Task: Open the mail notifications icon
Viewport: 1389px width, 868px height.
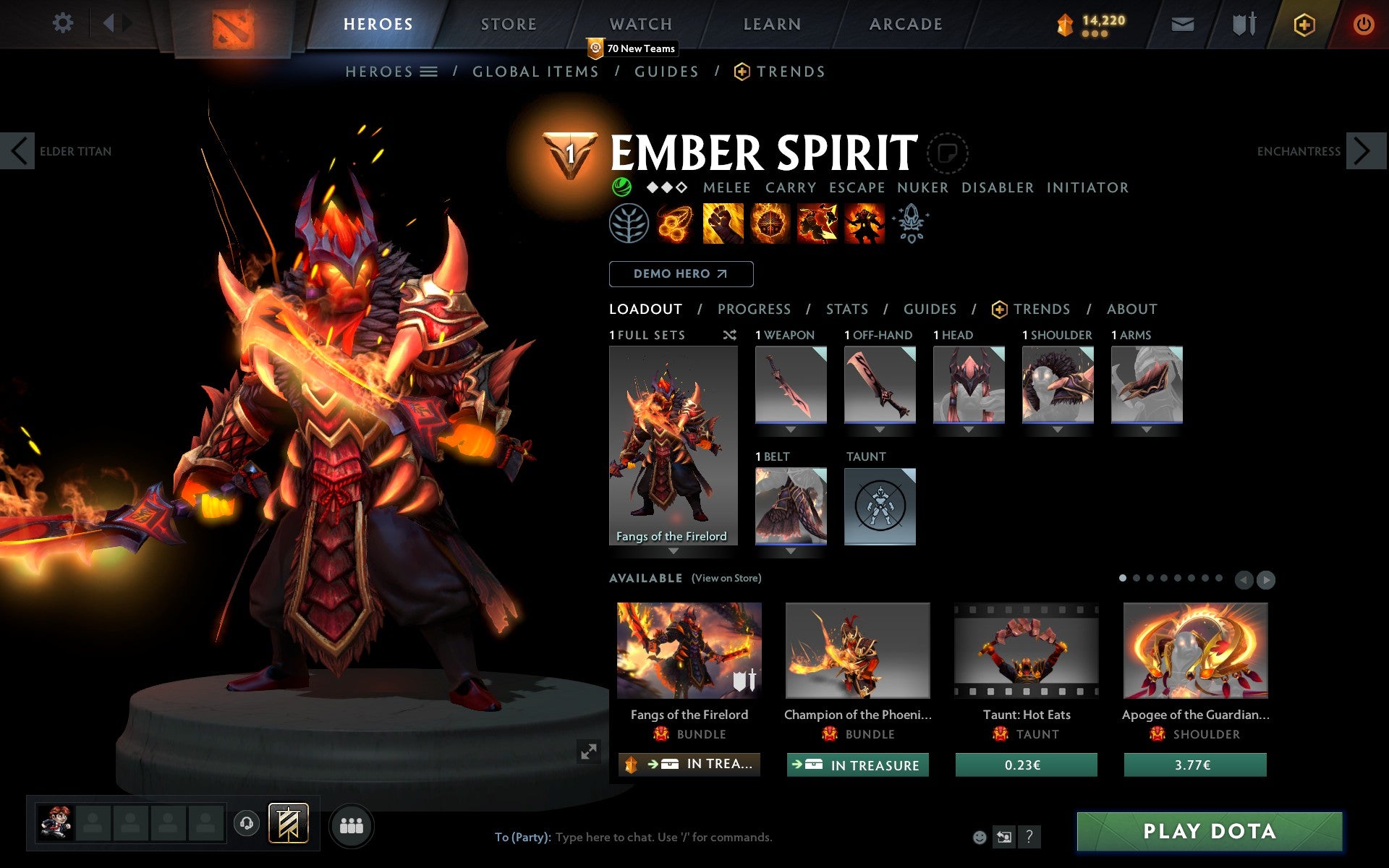Action: tap(1182, 23)
